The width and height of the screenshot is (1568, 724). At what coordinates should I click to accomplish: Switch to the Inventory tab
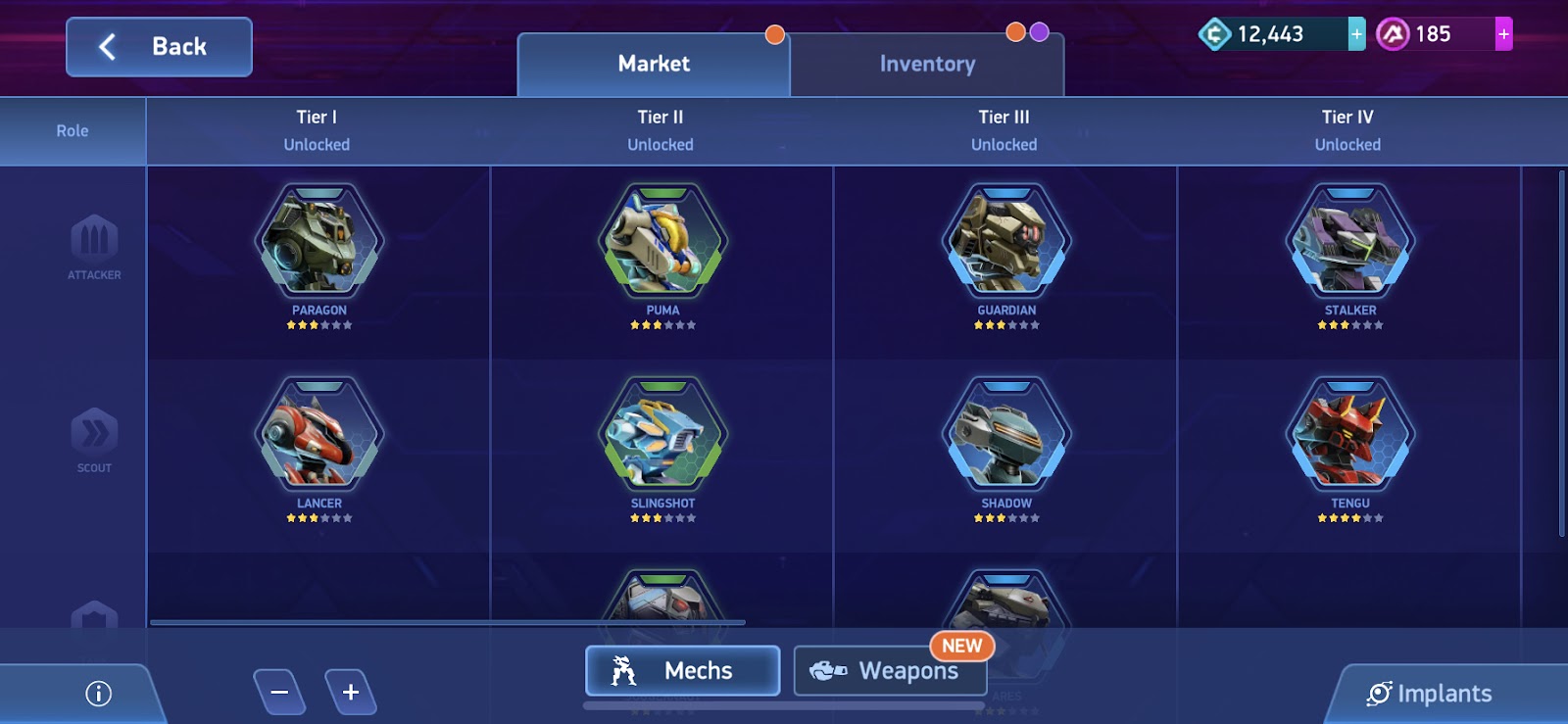[925, 63]
